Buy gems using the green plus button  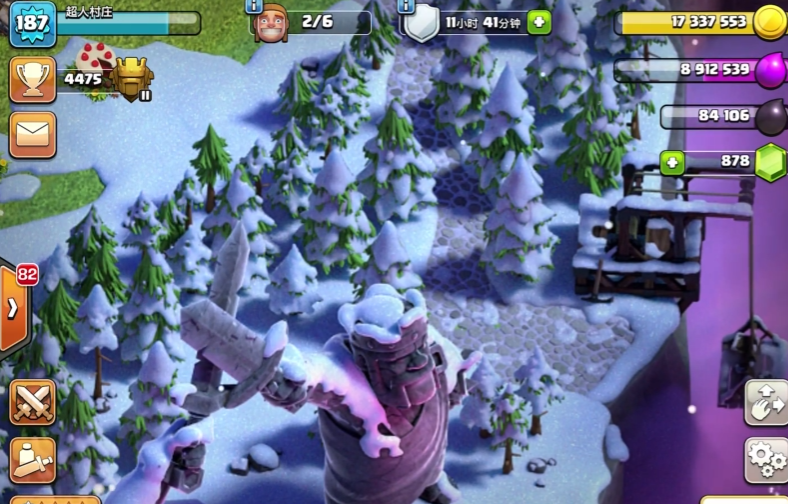click(x=672, y=162)
